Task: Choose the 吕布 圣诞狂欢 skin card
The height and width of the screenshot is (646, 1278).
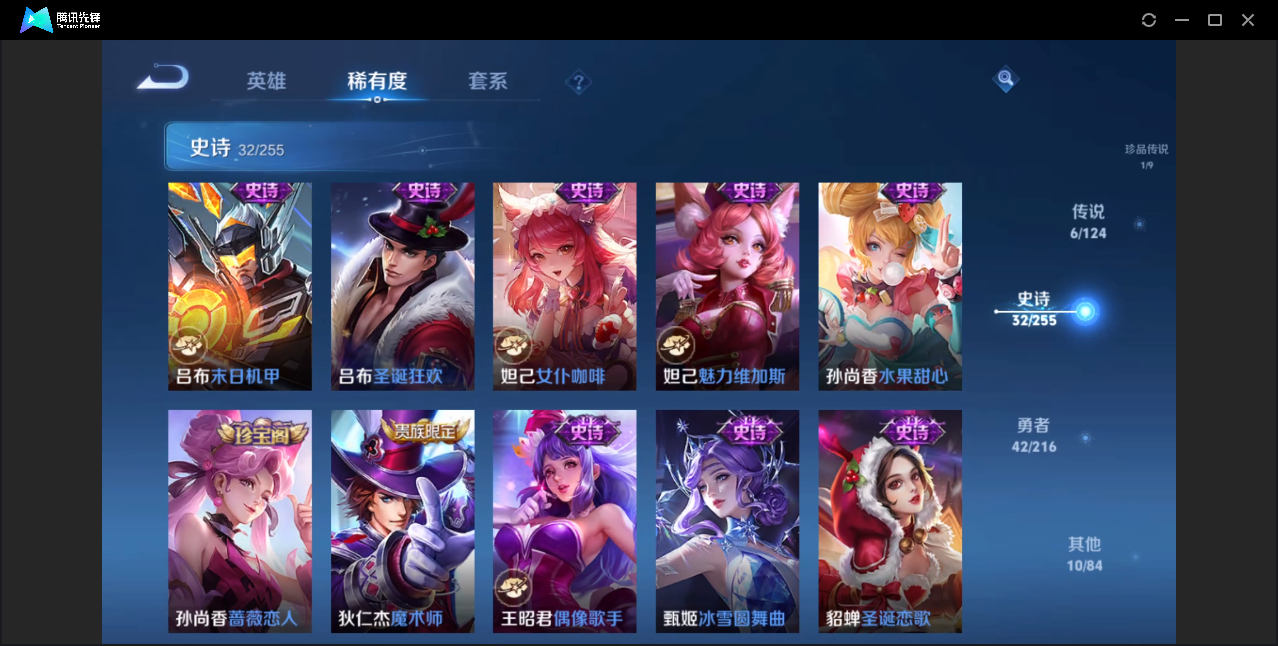Action: [x=403, y=286]
